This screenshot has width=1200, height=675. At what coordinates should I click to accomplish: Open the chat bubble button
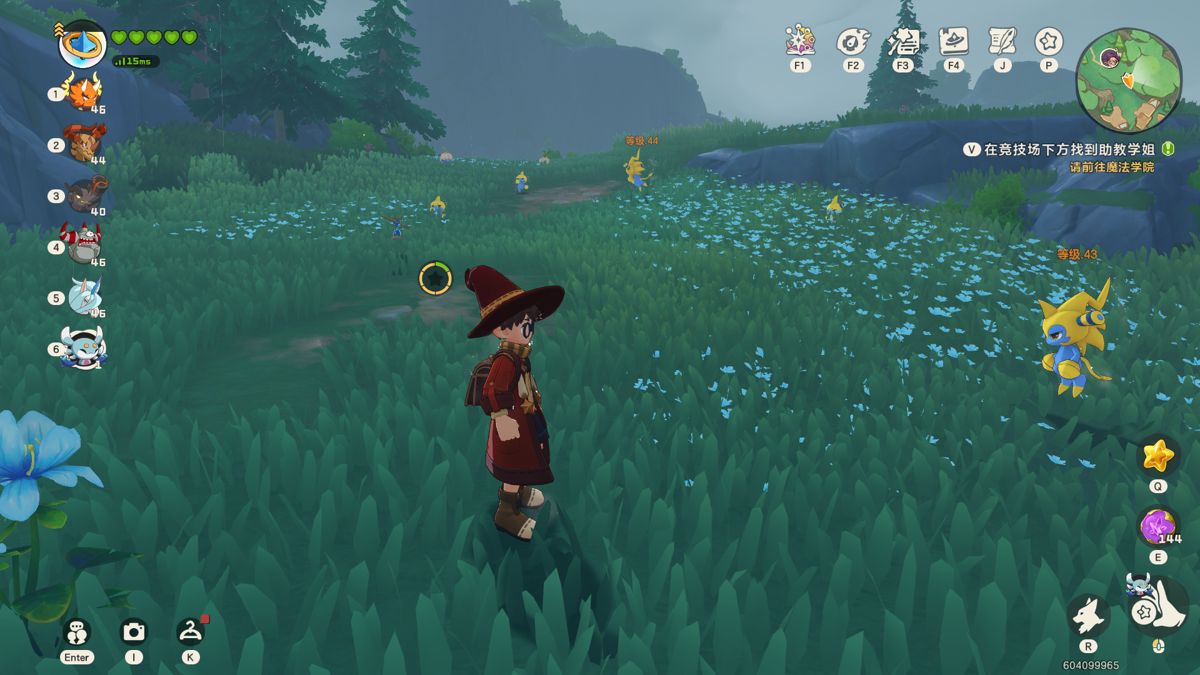(x=77, y=632)
